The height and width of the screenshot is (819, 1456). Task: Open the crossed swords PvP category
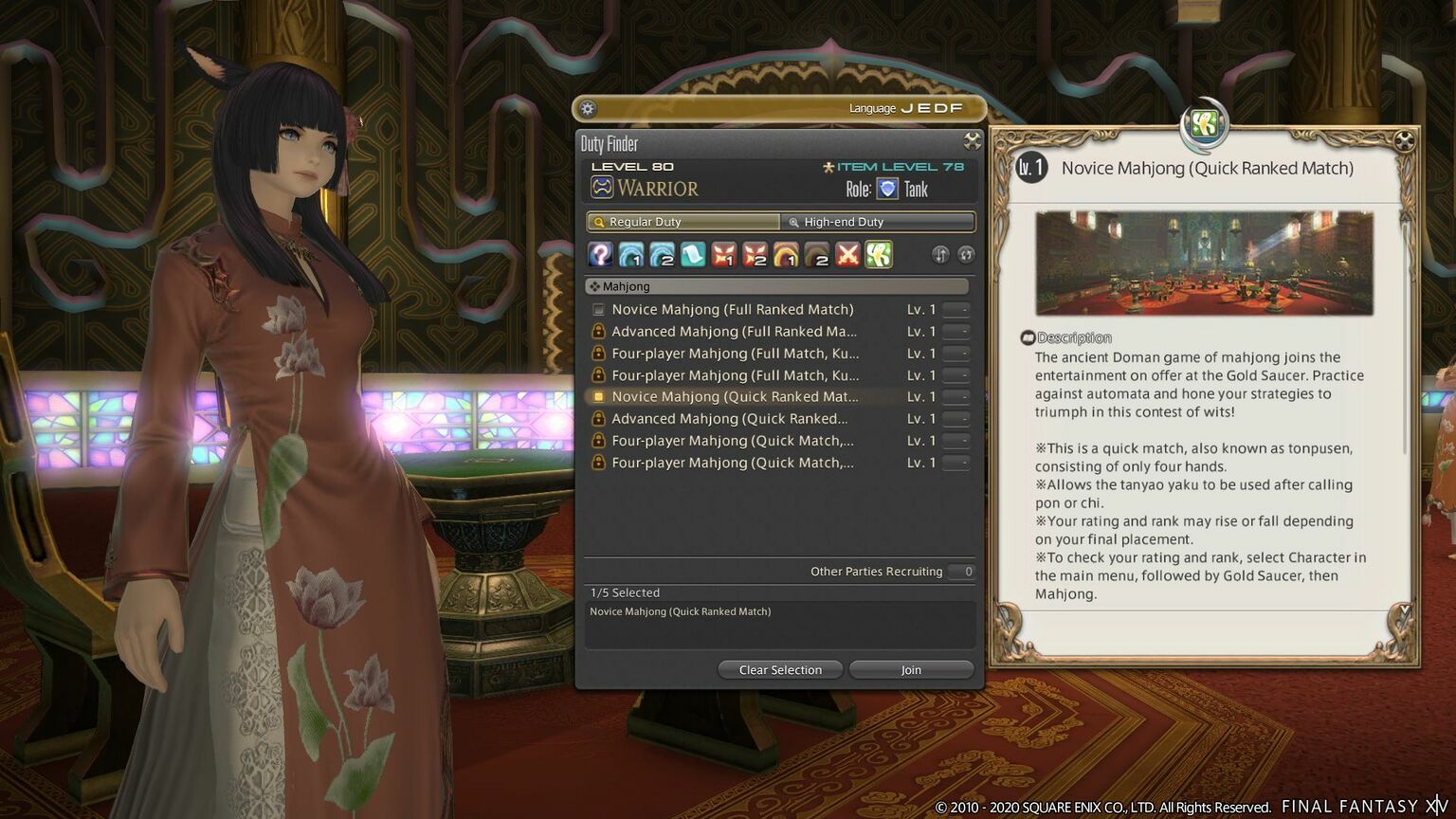point(847,254)
